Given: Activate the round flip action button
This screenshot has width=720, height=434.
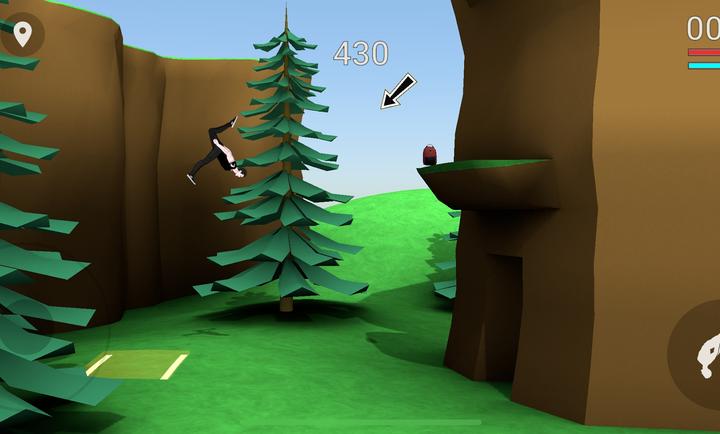Looking at the screenshot, I should [x=702, y=354].
